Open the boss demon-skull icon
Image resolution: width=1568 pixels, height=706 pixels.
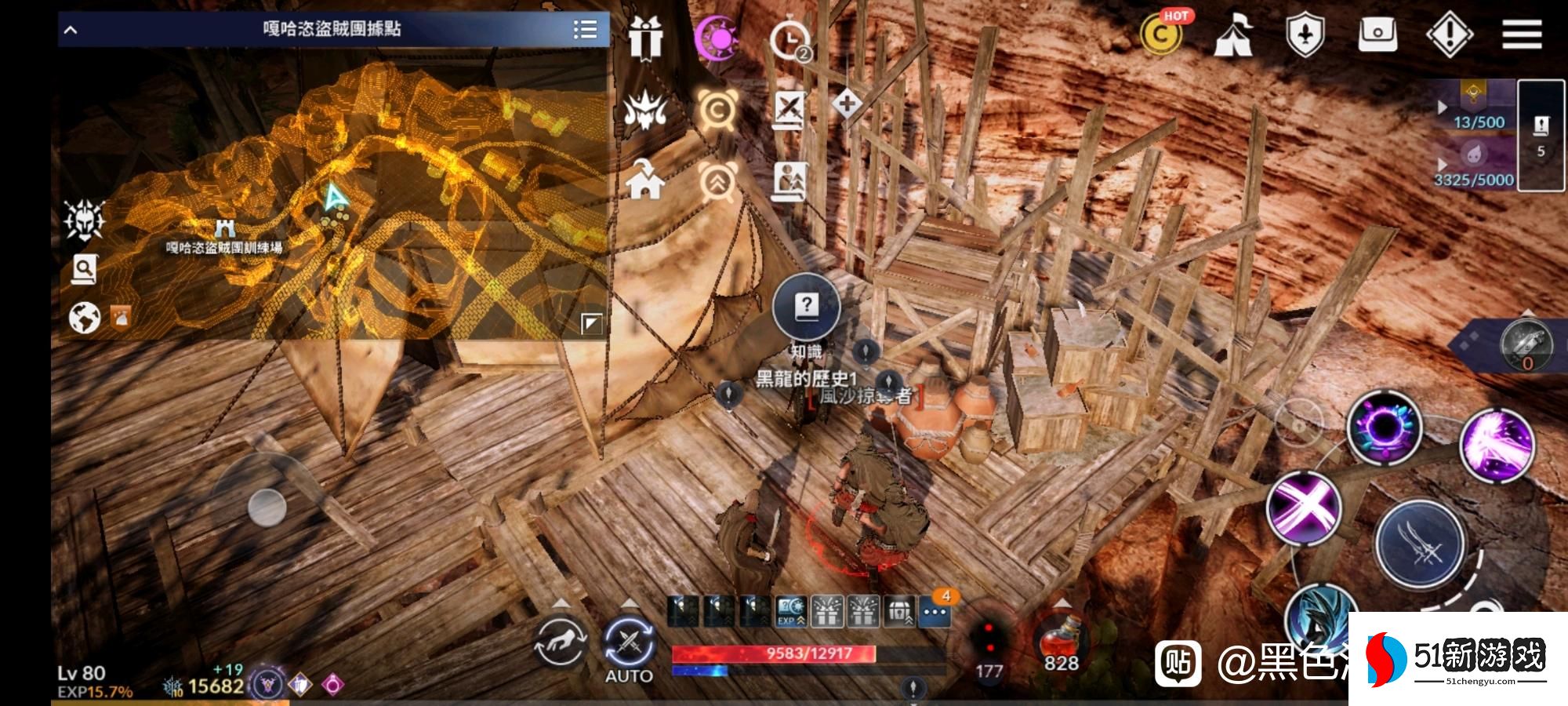[x=645, y=110]
